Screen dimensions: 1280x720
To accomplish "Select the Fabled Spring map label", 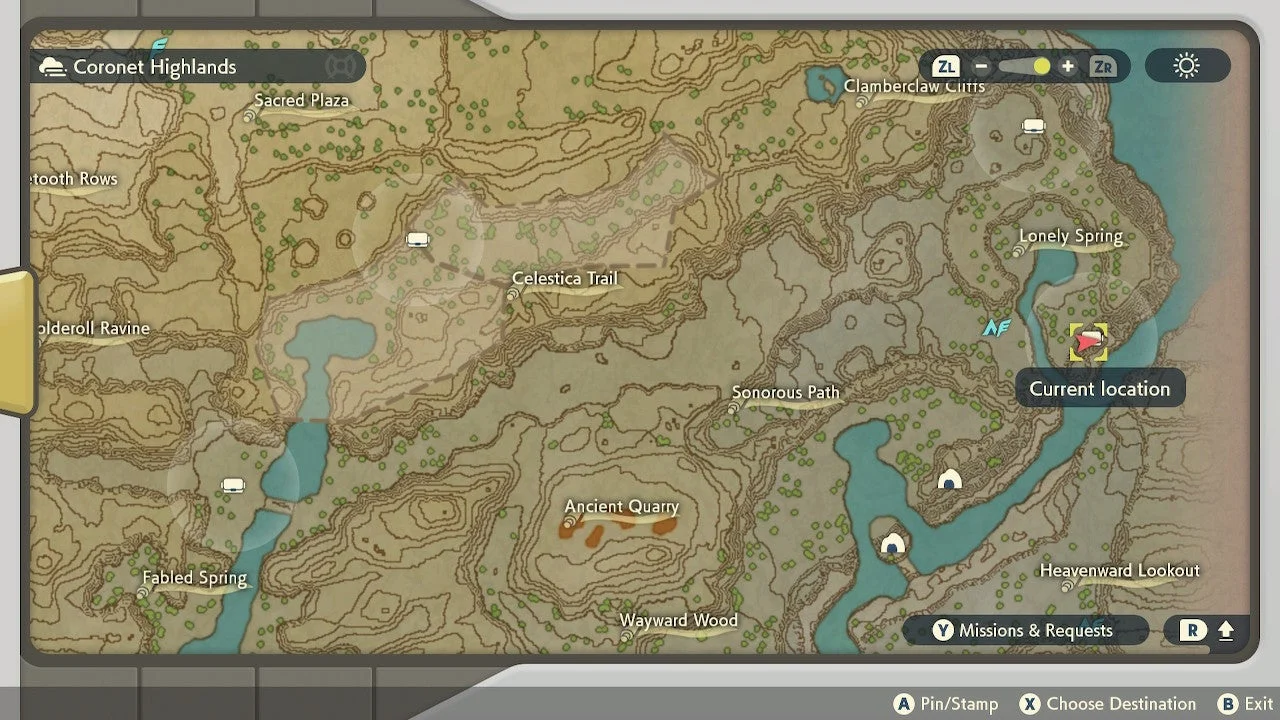I will click(x=194, y=578).
